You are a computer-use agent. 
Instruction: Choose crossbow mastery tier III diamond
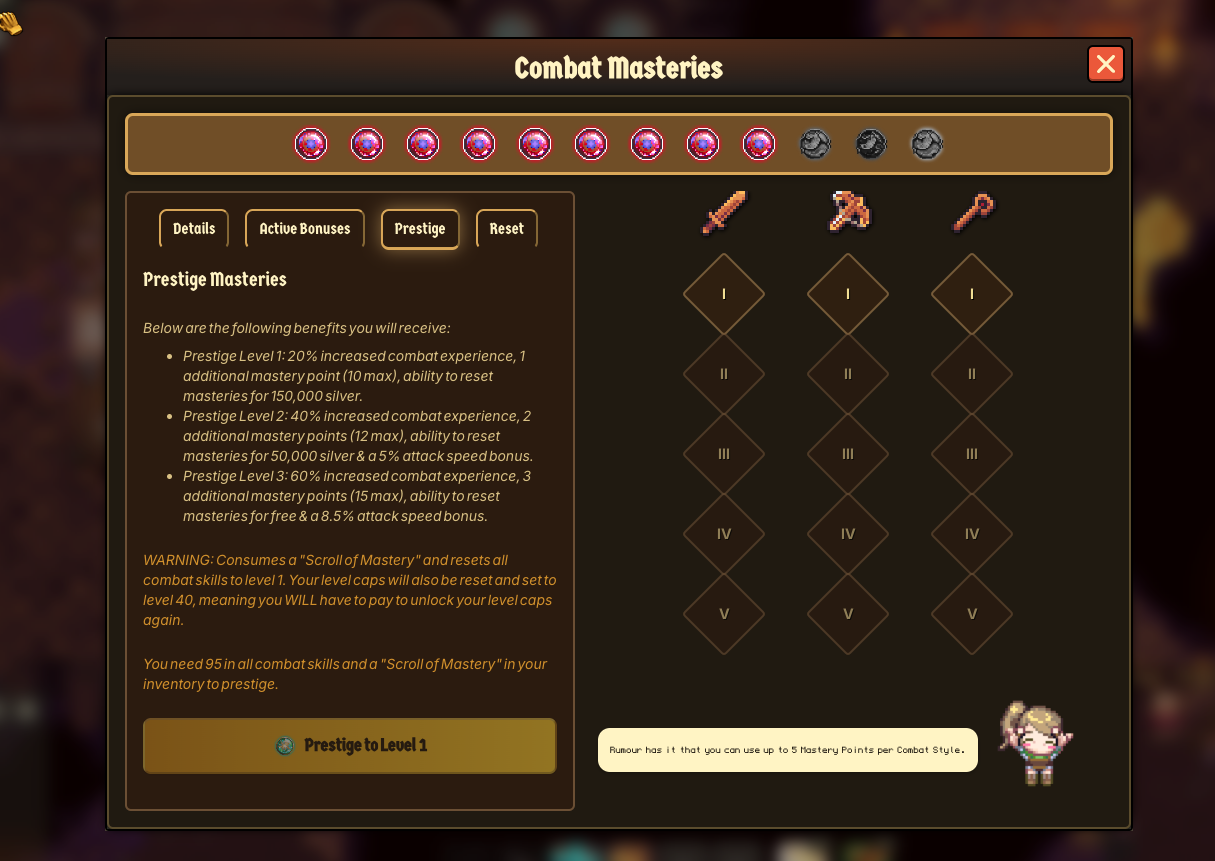click(x=848, y=454)
